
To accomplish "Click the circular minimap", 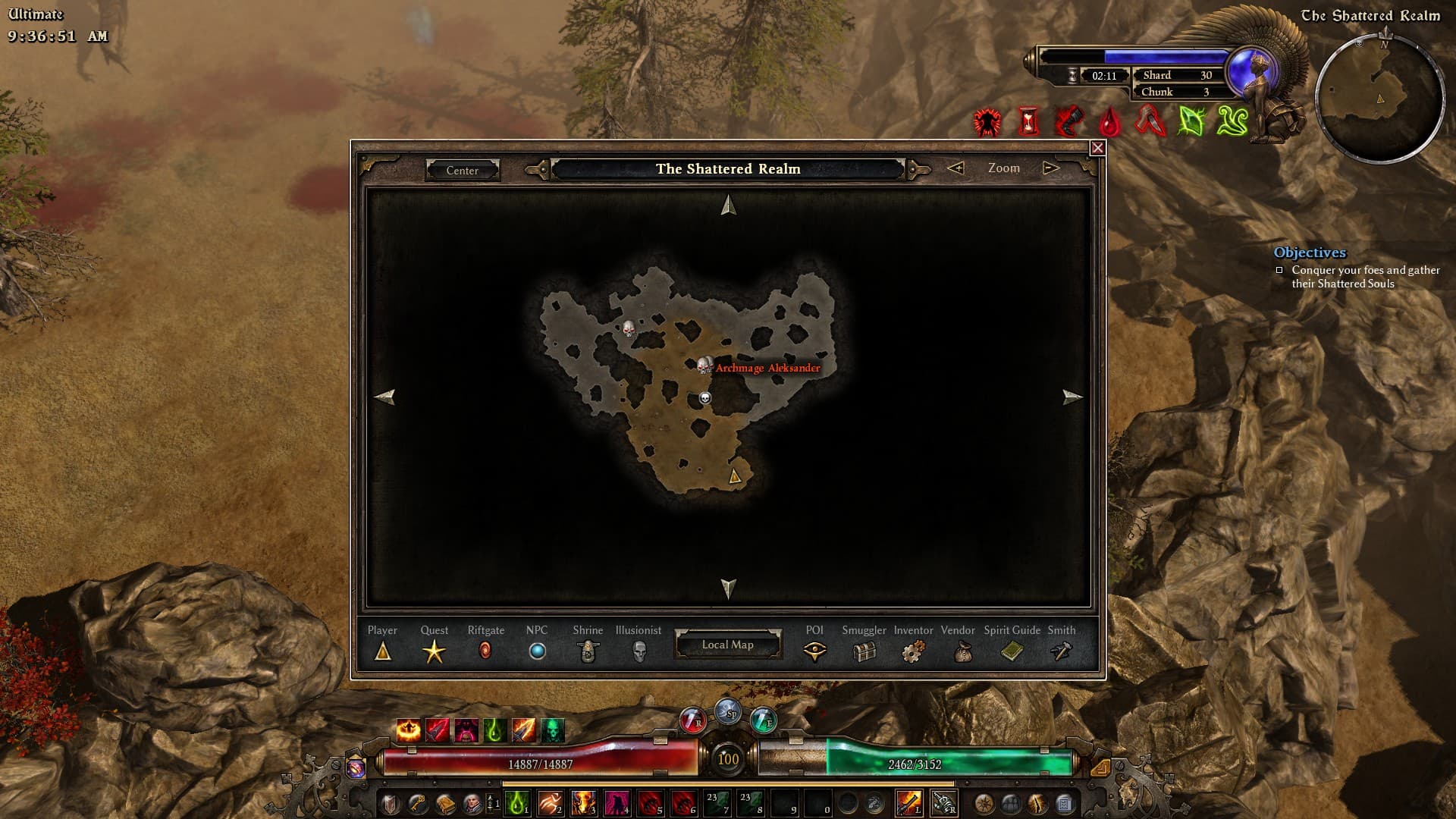I will click(x=1379, y=99).
